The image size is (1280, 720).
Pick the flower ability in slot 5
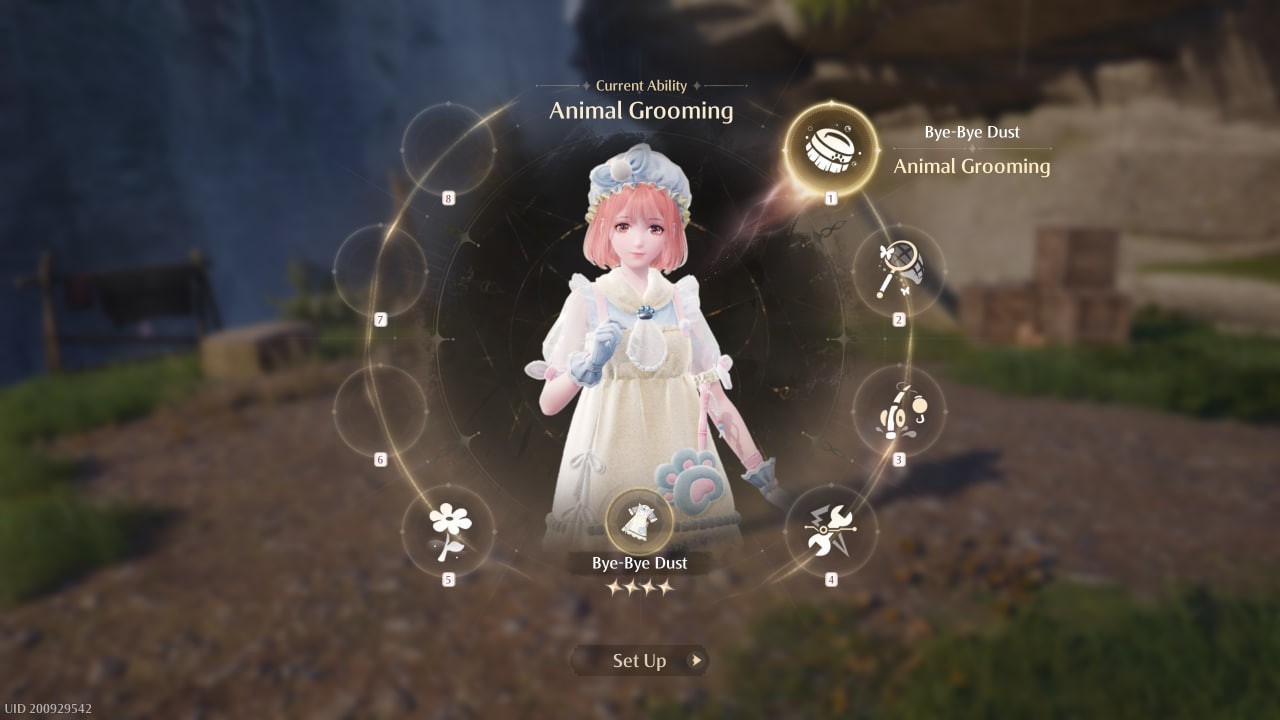coord(448,530)
